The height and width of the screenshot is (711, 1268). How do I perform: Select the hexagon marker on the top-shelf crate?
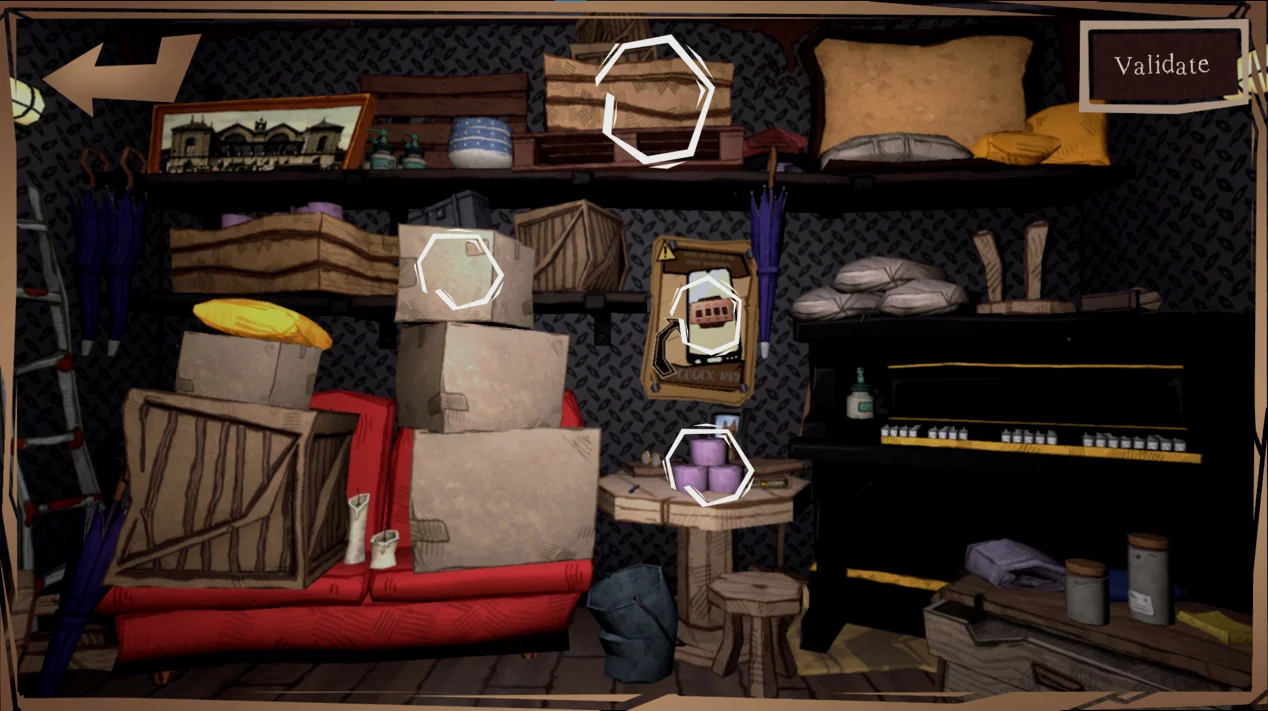655,99
